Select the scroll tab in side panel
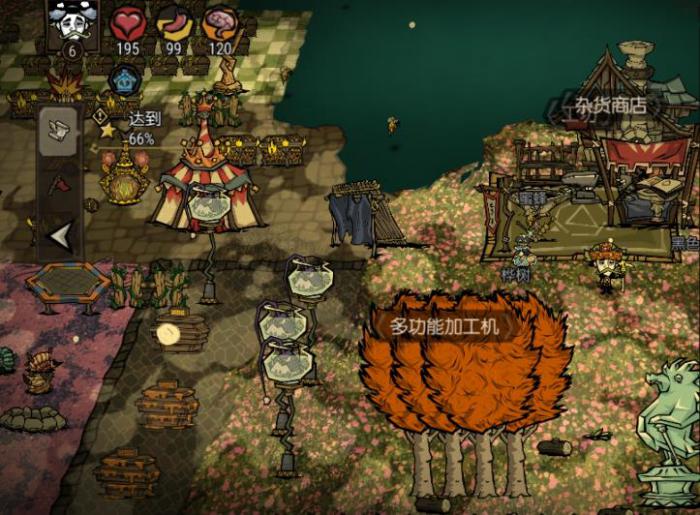 pos(59,131)
